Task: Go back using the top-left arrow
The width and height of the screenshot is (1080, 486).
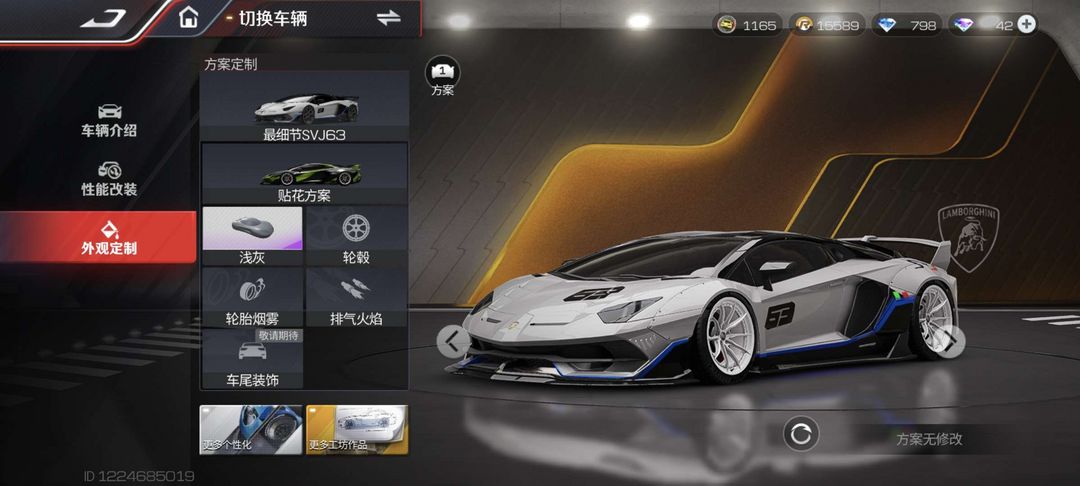Action: 102,17
